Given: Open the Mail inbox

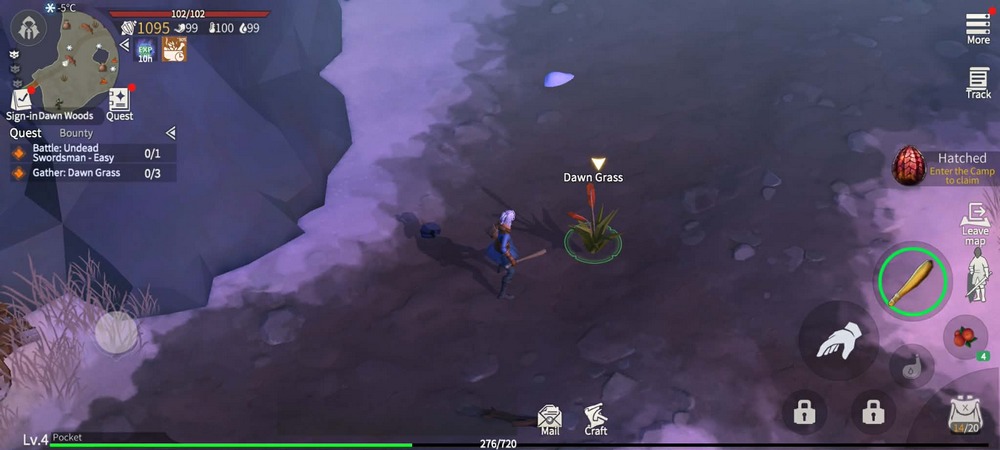Looking at the screenshot, I should pos(549,419).
